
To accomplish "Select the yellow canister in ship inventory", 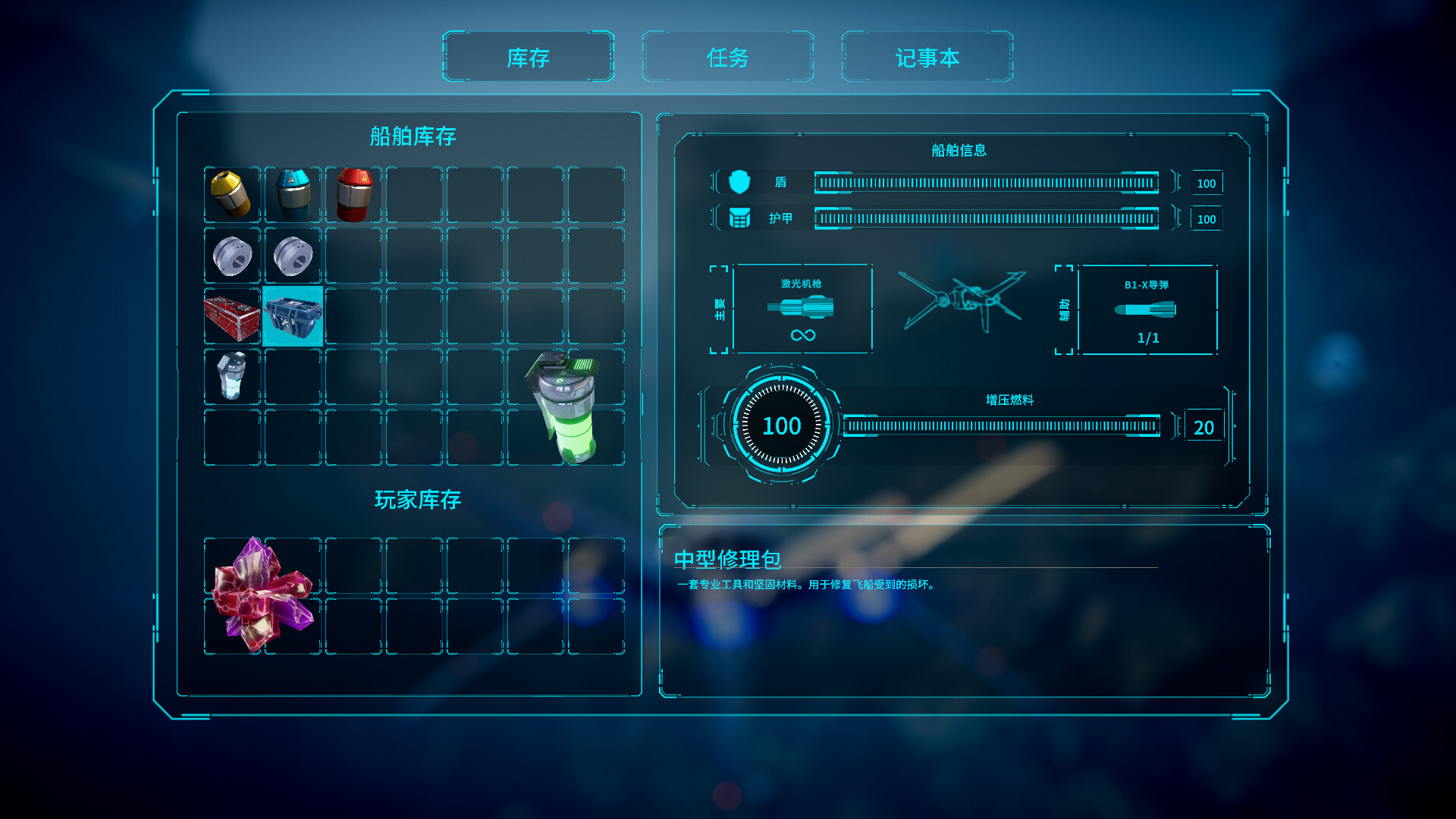I will point(231,195).
